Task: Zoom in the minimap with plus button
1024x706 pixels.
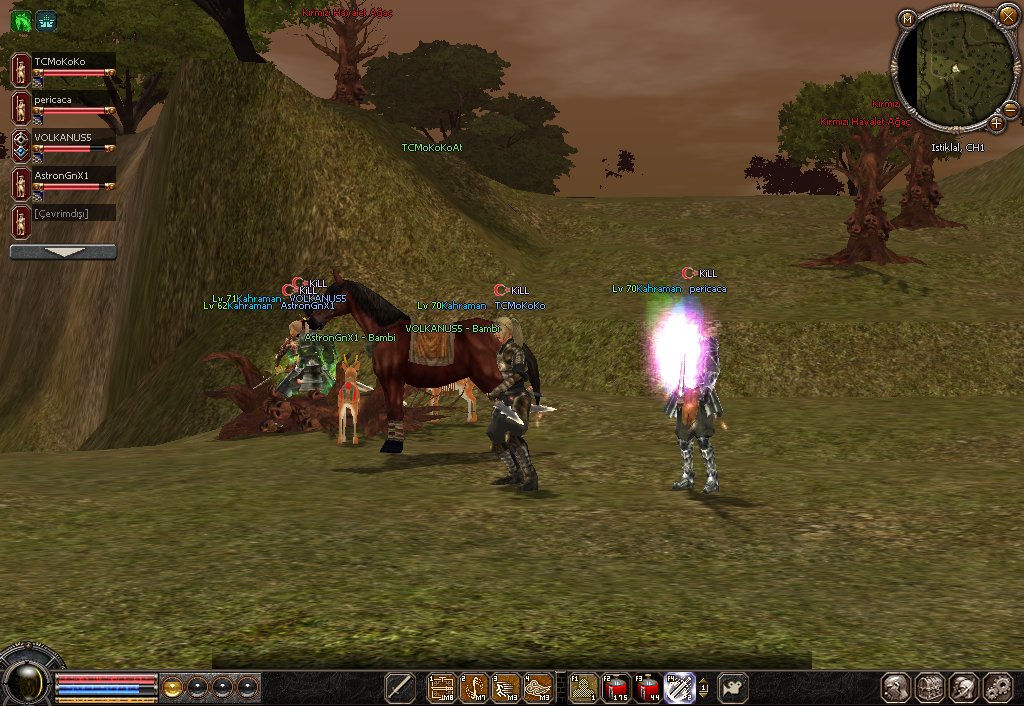Action: click(997, 123)
